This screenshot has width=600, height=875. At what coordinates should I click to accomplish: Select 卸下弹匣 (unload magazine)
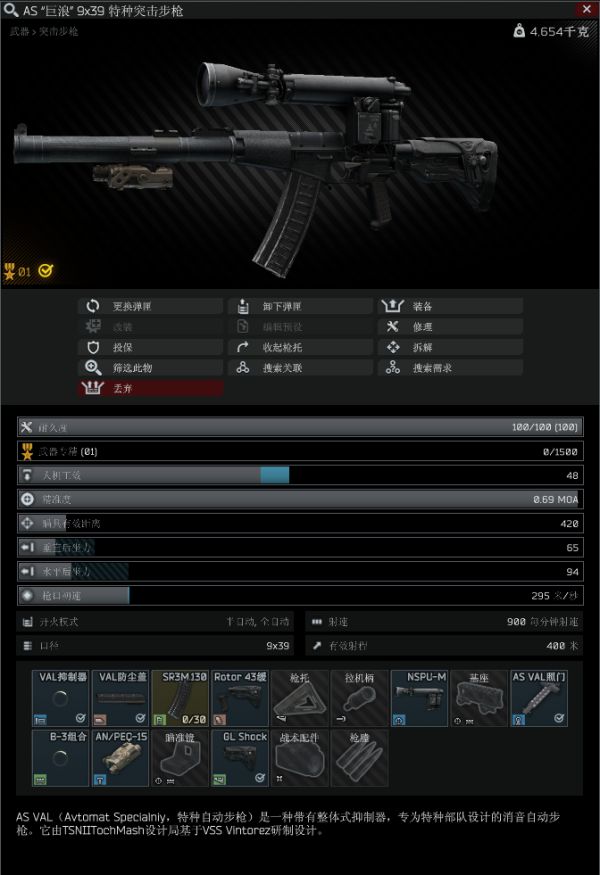[300, 306]
